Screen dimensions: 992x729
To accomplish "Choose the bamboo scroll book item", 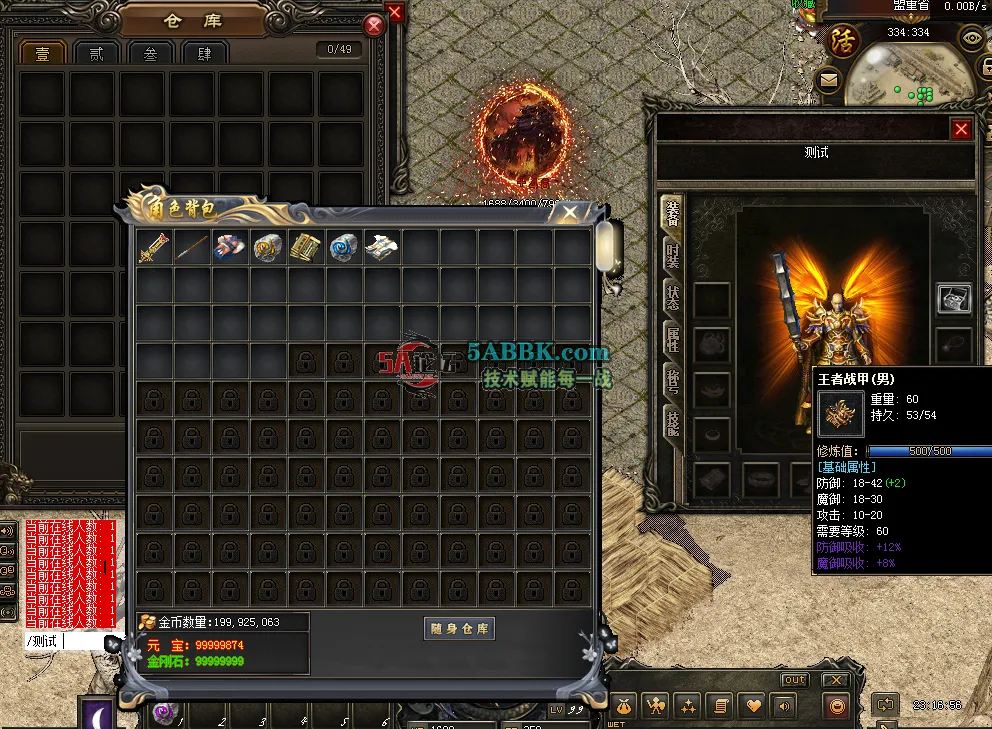I will (x=306, y=248).
